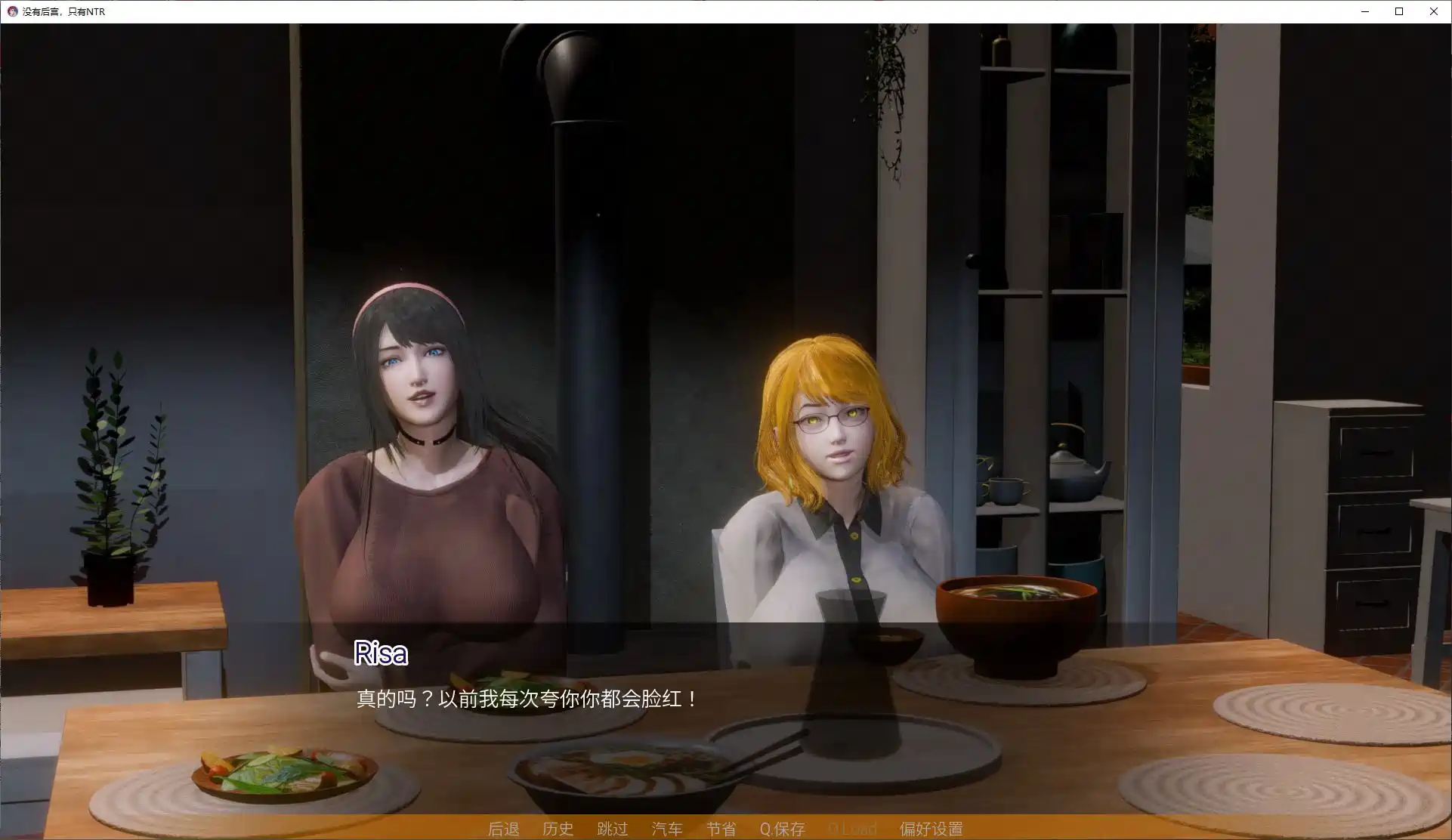Perform a Q.保存 quick save
1452x840 pixels.
tap(783, 829)
